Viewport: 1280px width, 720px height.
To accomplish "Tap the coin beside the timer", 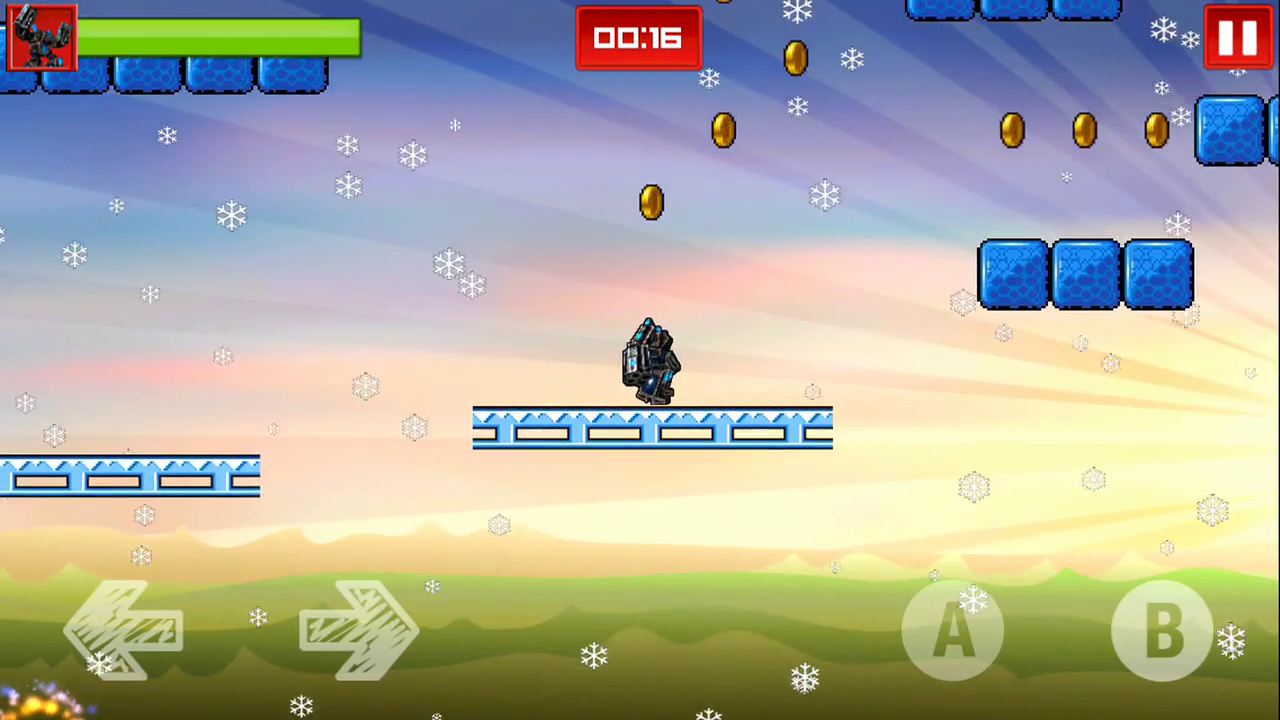I will (x=794, y=58).
